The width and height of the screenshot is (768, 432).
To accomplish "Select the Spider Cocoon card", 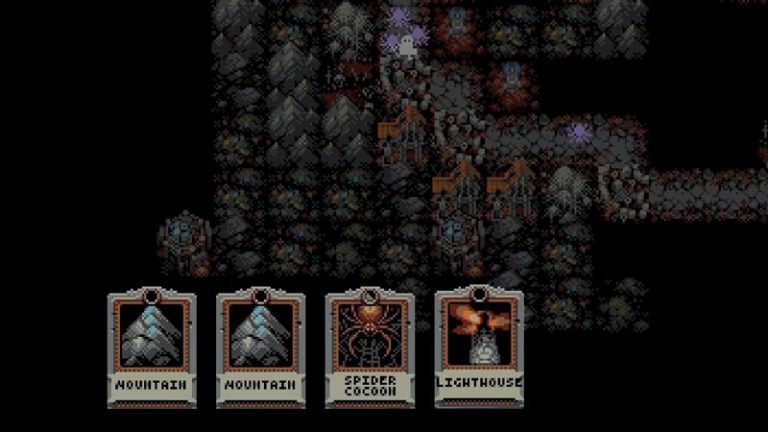I will [x=370, y=347].
